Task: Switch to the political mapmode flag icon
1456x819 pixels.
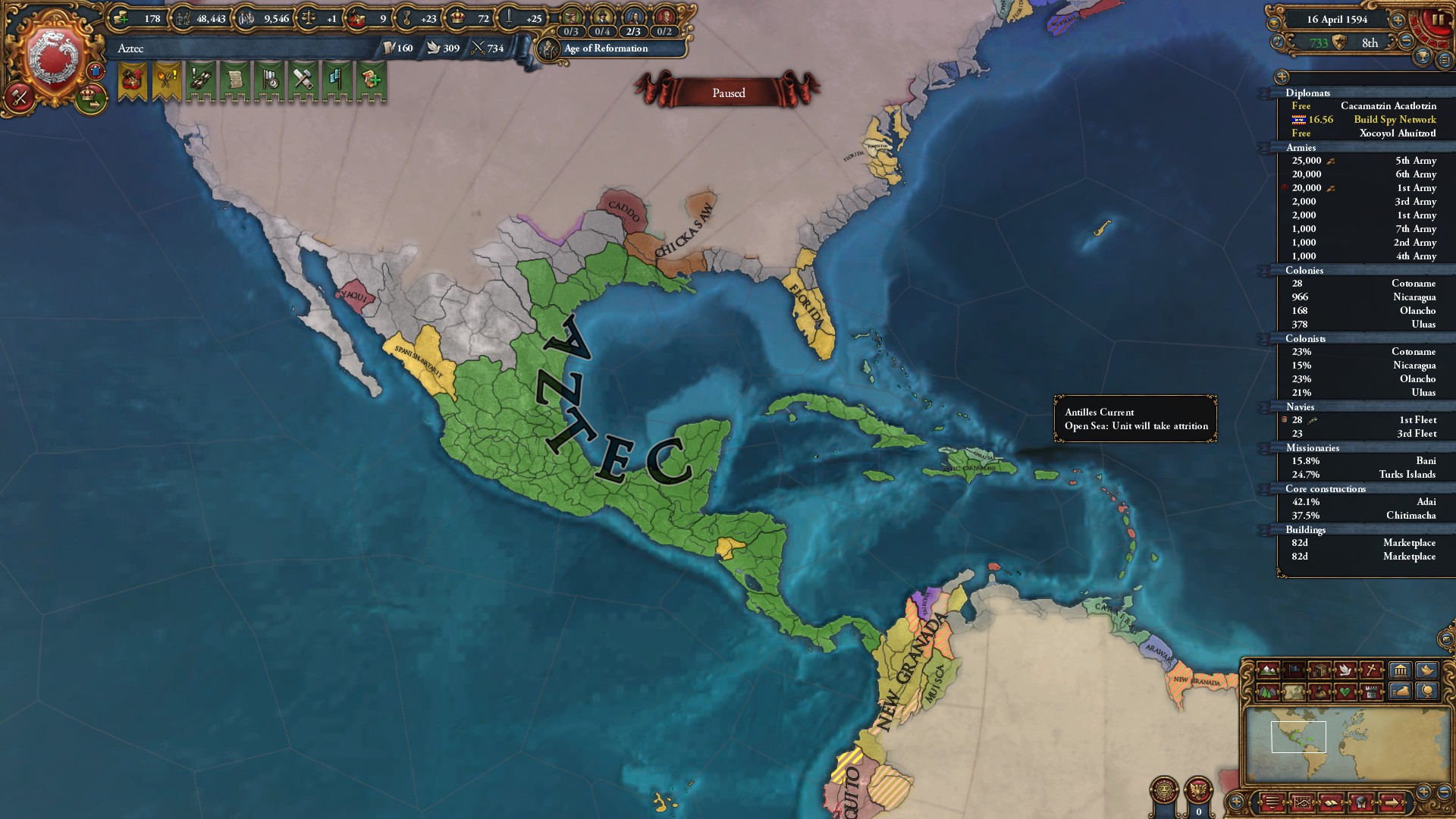Action: (1294, 670)
